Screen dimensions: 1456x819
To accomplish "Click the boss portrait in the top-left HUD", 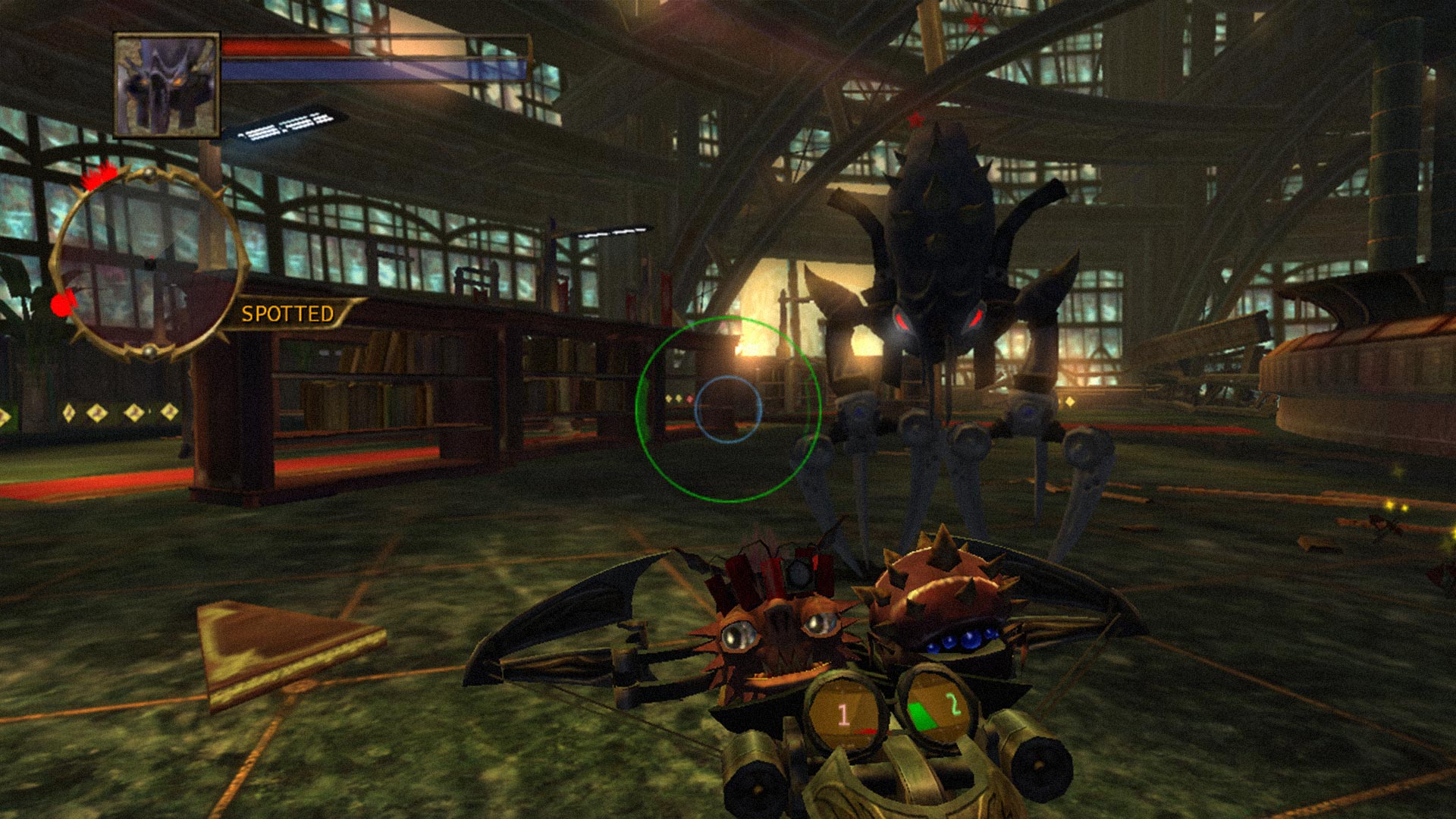I will pos(165,85).
